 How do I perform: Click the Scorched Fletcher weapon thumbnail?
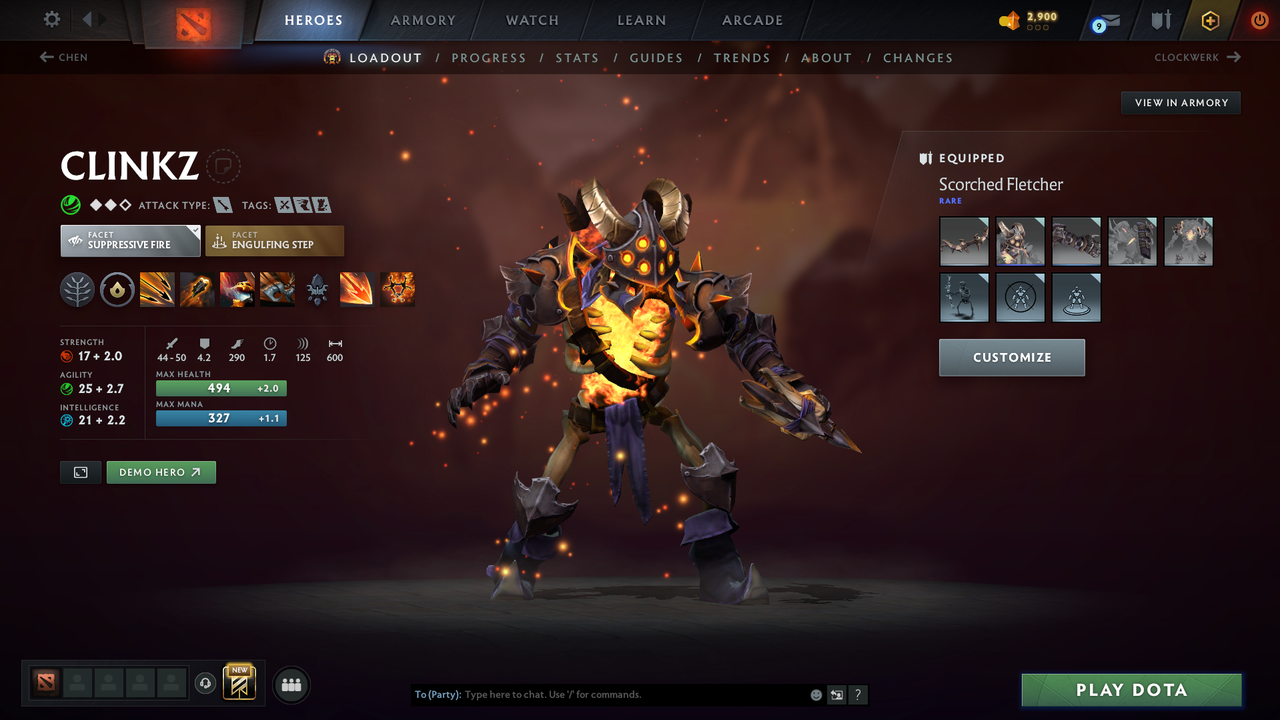tap(964, 241)
